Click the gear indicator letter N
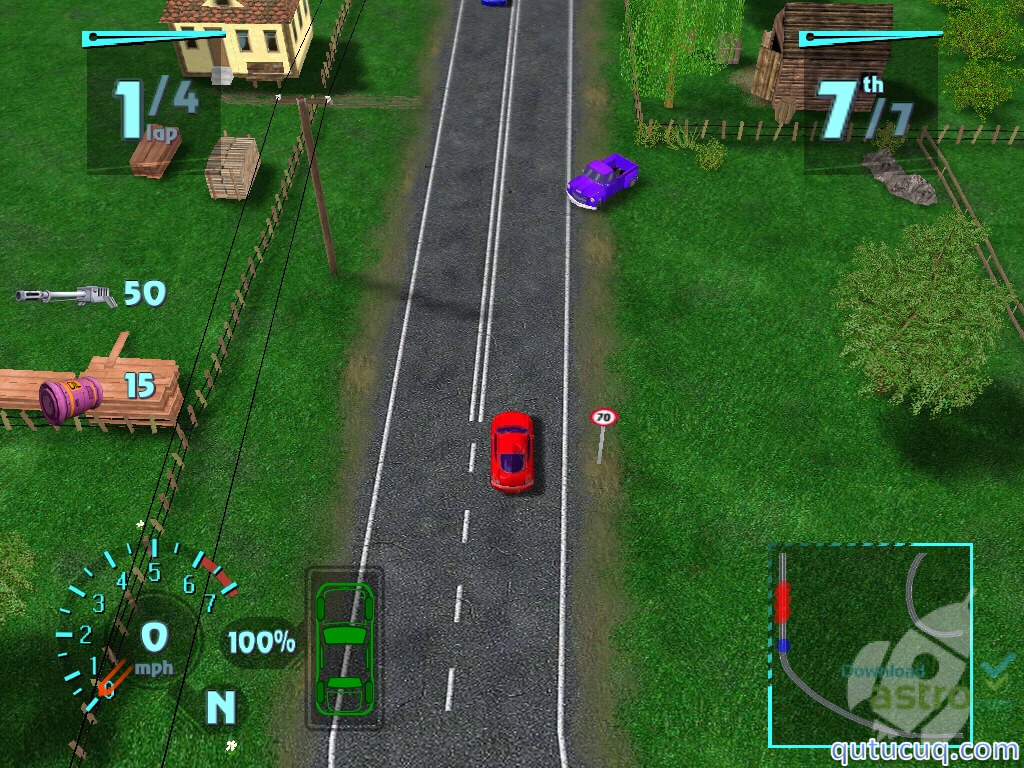 (x=220, y=707)
